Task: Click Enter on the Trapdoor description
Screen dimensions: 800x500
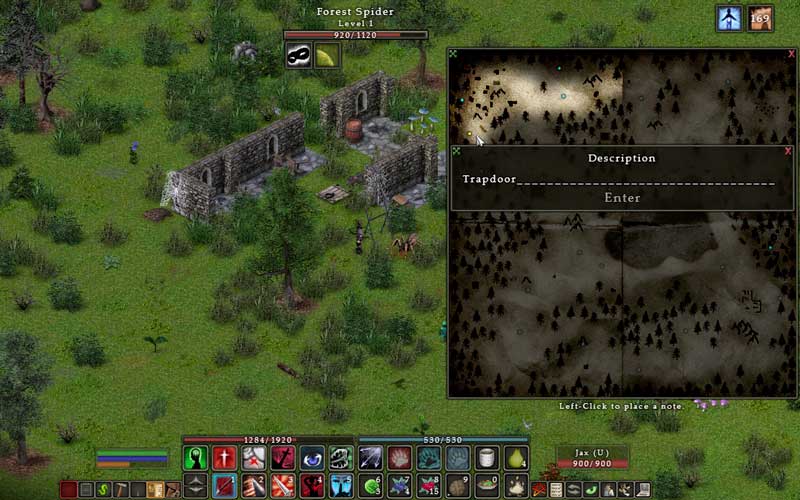Action: point(622,198)
